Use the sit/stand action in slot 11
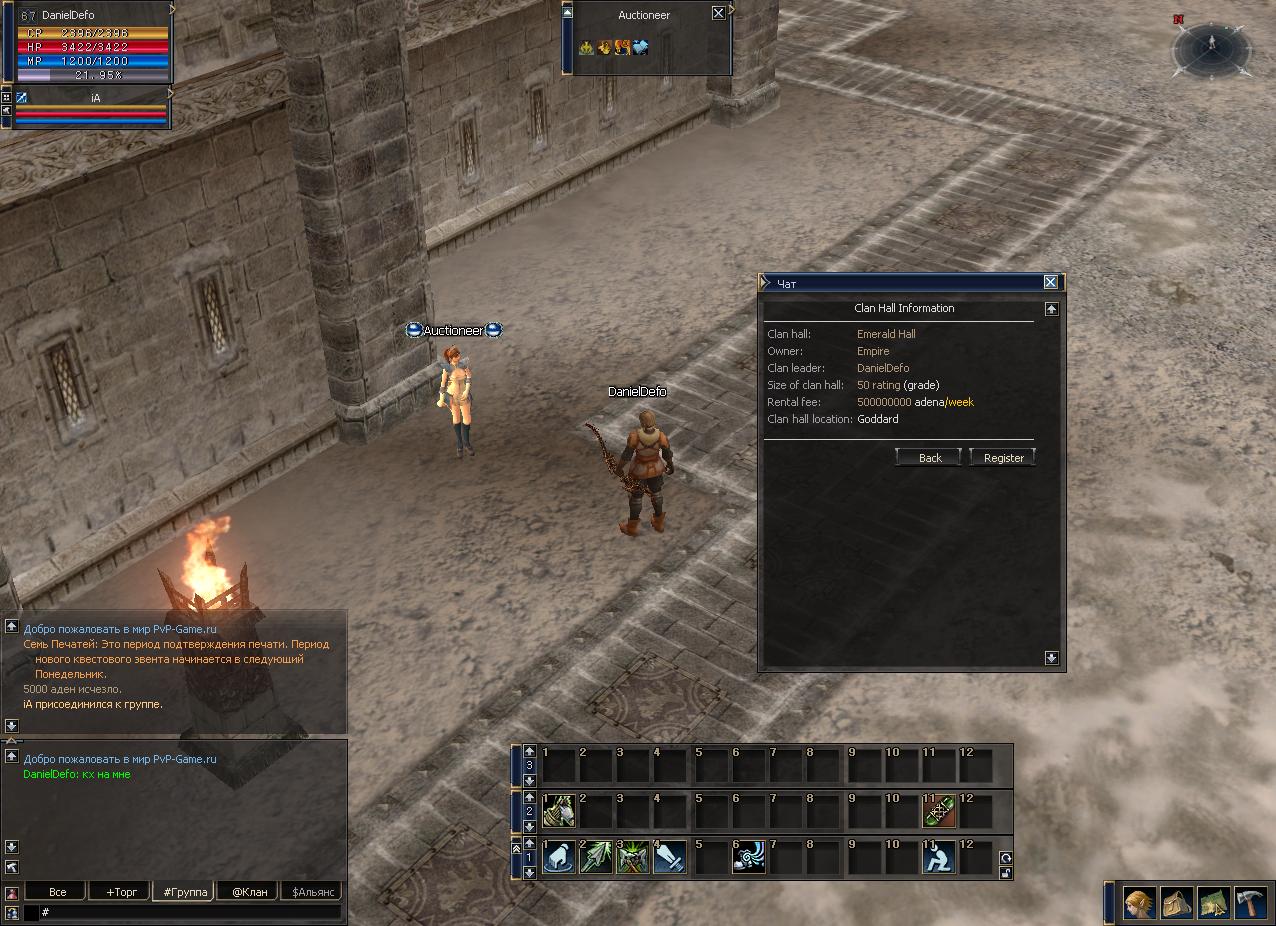 click(939, 858)
